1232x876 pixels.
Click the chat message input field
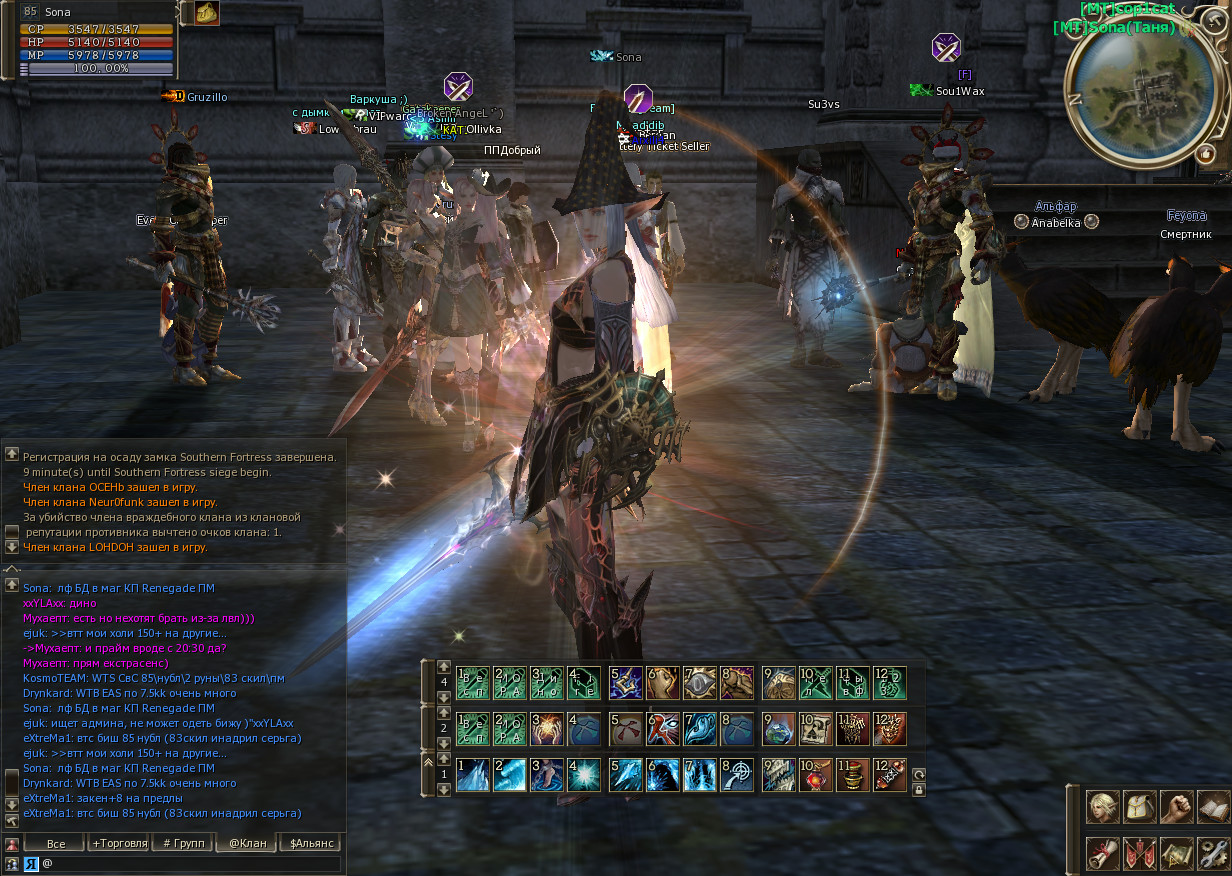(x=190, y=862)
